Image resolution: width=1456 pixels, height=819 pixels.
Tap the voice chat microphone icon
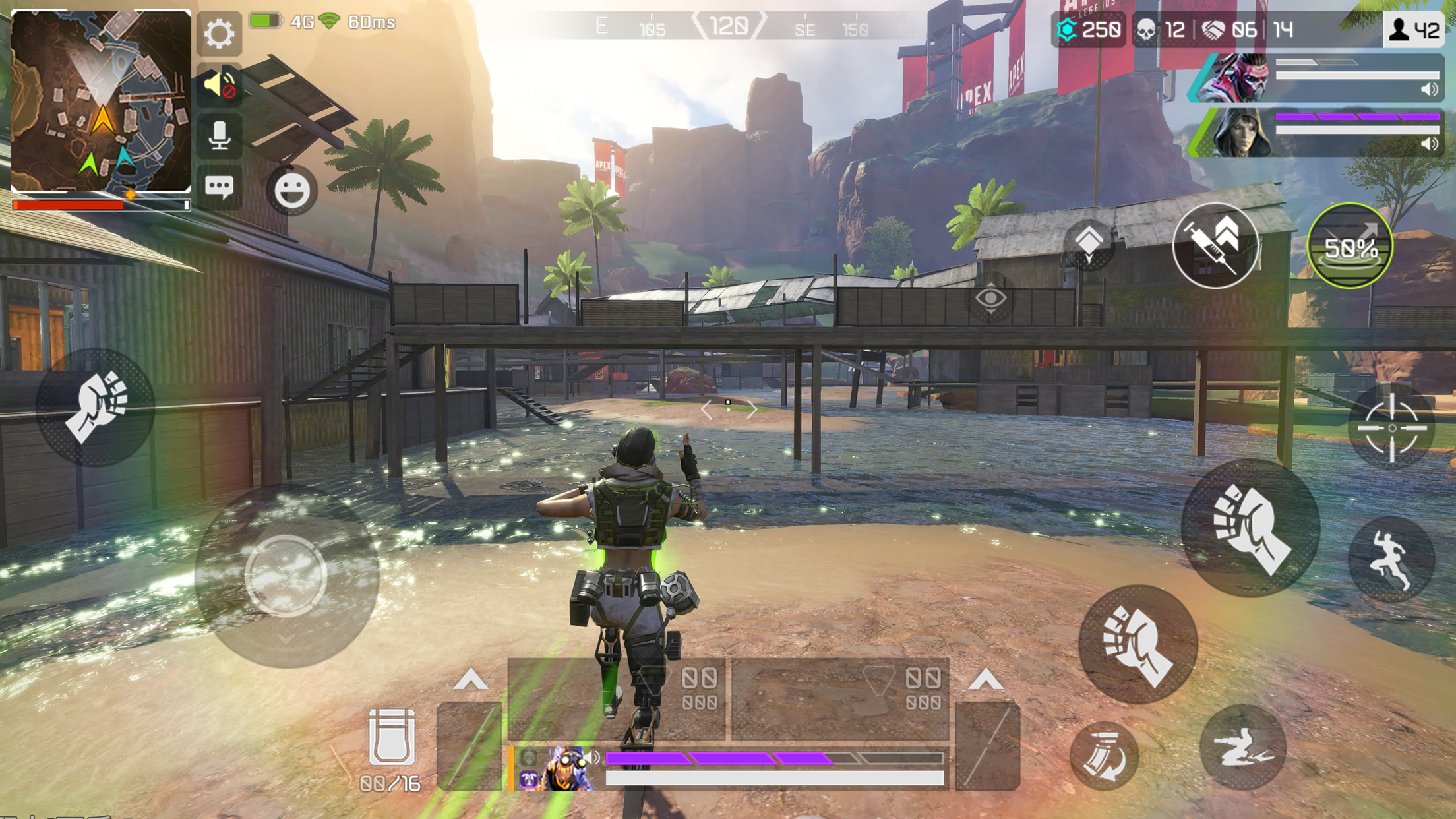point(220,137)
